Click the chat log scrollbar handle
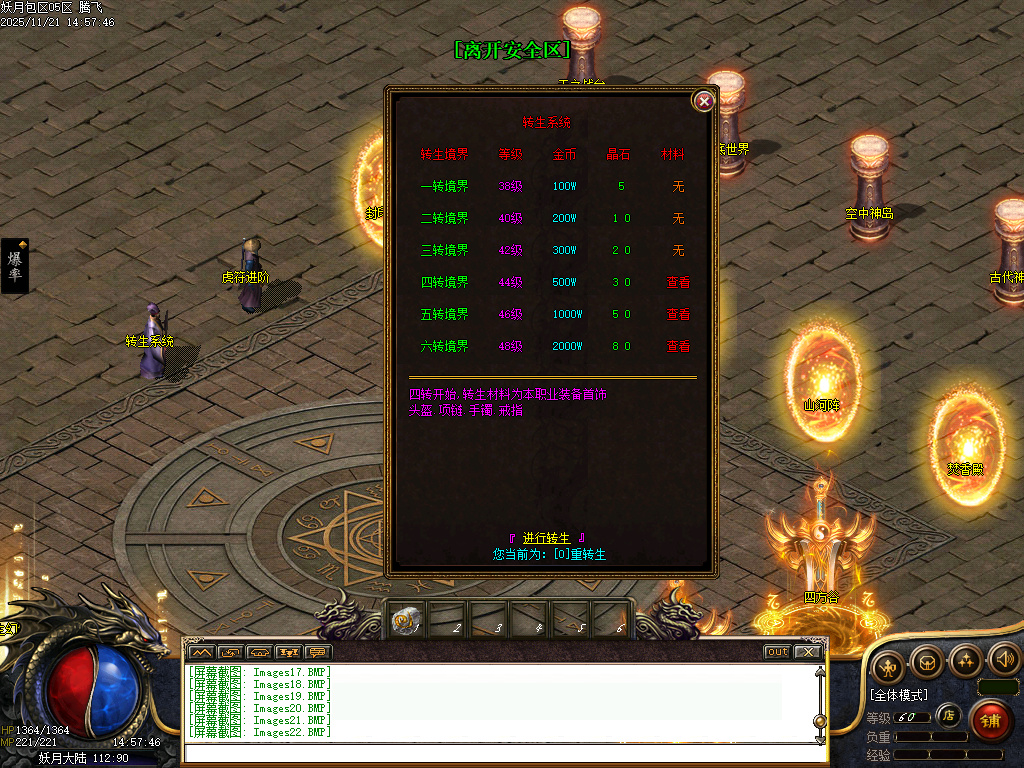Image resolution: width=1024 pixels, height=768 pixels. click(x=820, y=720)
